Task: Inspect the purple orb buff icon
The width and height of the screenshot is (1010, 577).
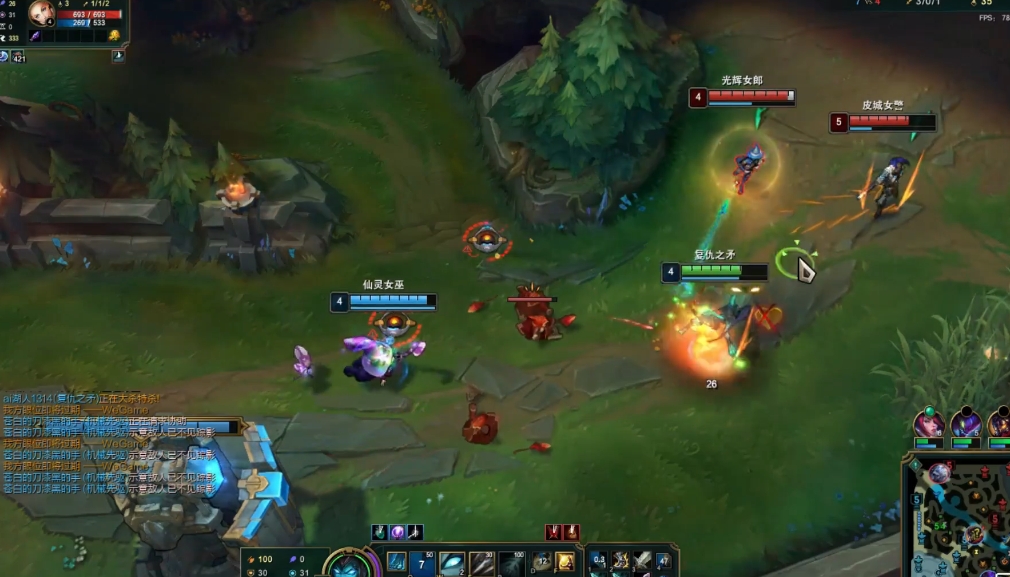Action: tap(397, 532)
